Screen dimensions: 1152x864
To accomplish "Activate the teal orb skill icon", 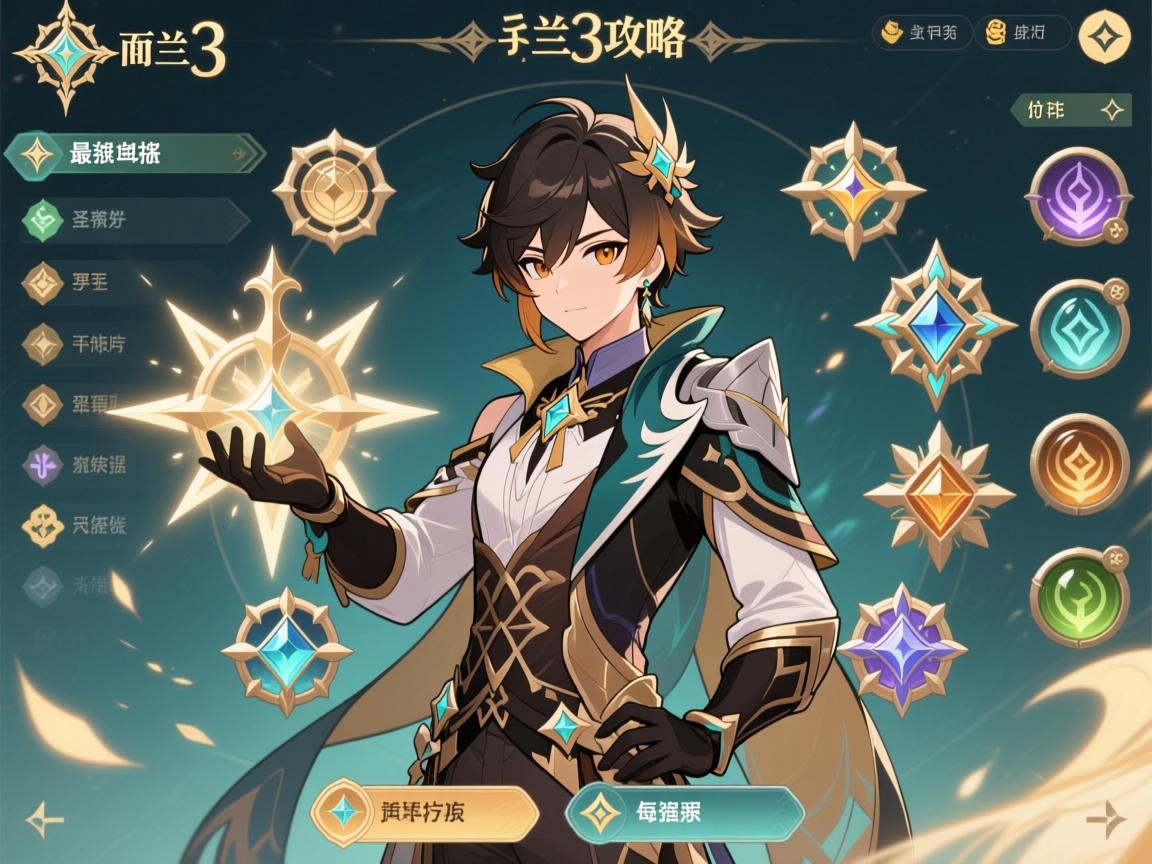I will [x=1078, y=329].
